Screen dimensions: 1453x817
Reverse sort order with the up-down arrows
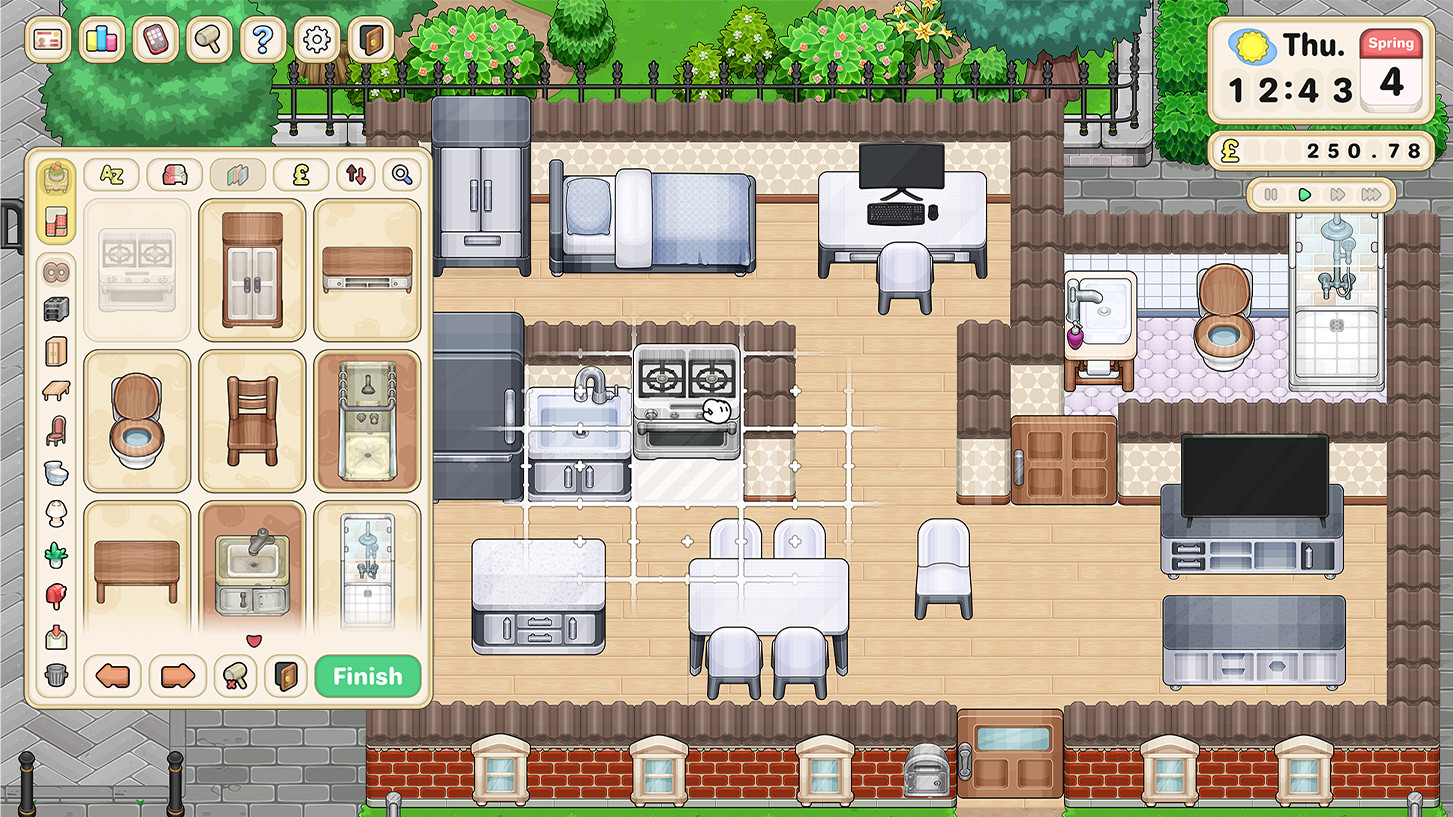point(355,174)
